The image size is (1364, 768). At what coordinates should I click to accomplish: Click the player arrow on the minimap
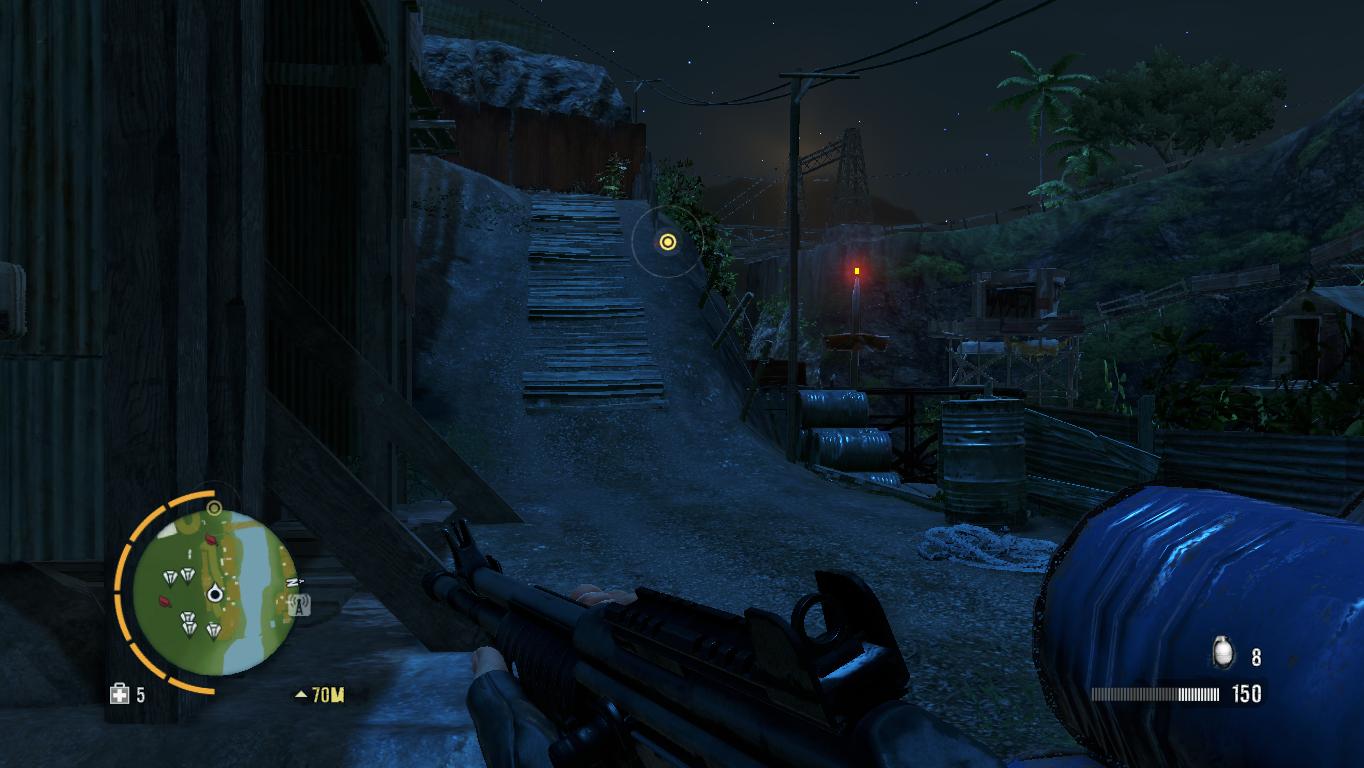click(x=214, y=595)
